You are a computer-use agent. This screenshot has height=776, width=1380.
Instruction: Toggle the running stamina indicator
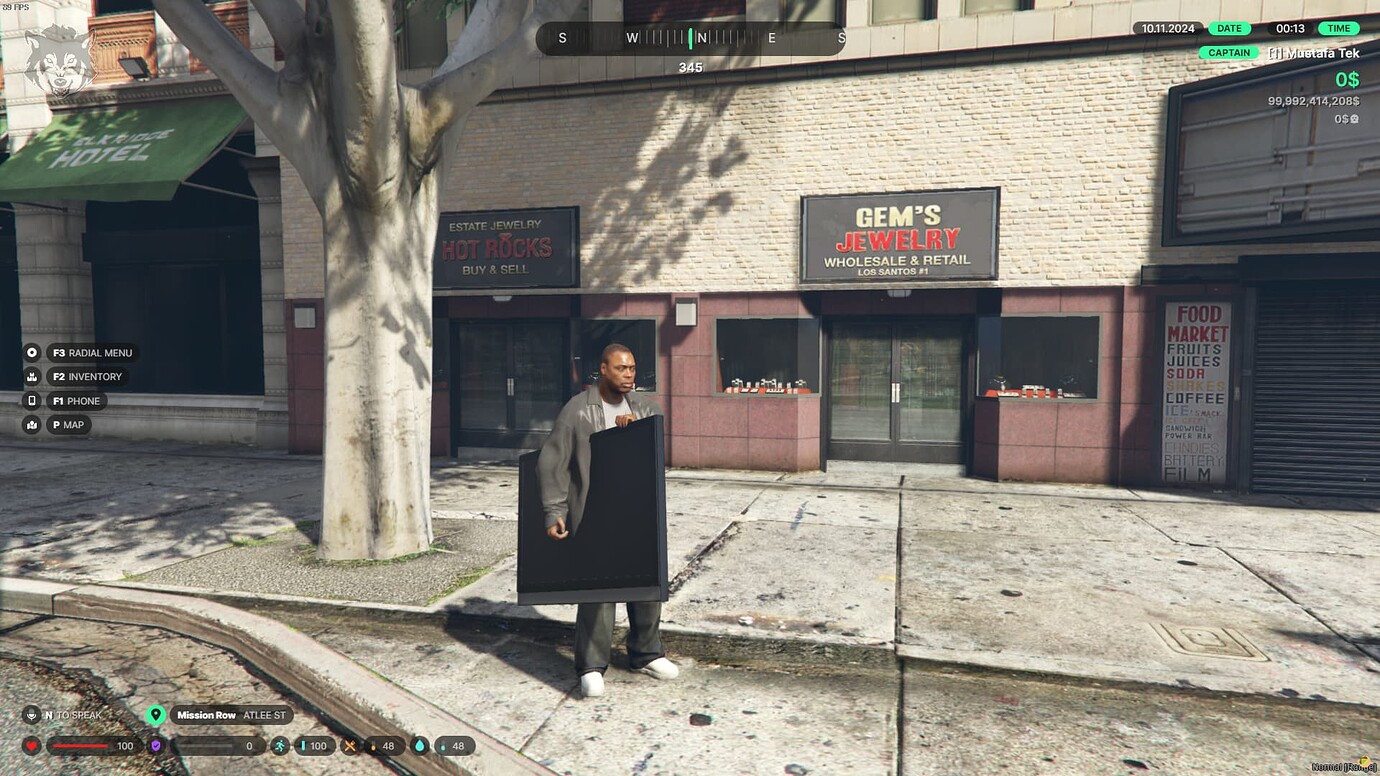tap(283, 745)
